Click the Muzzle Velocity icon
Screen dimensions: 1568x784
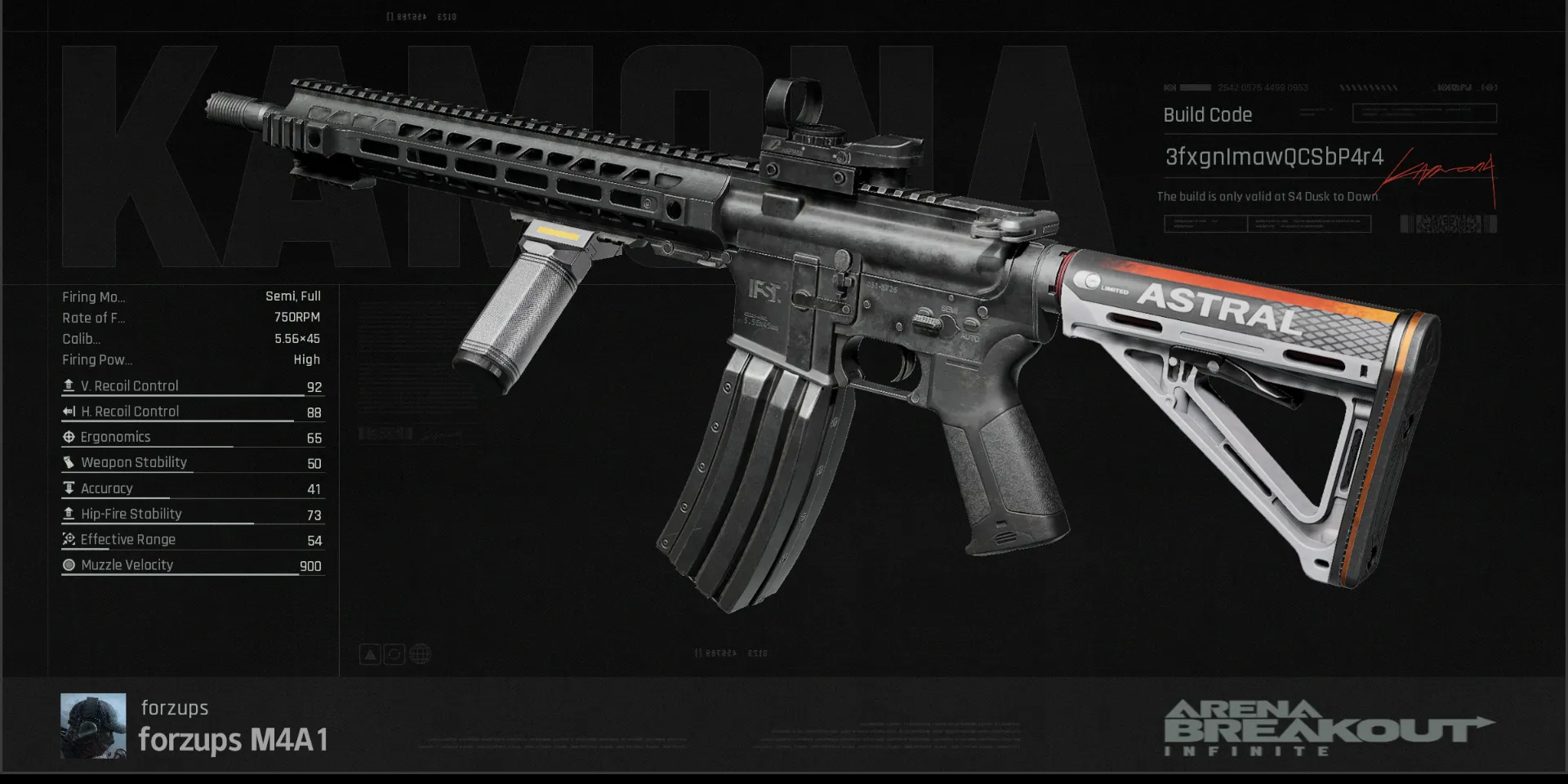pyautogui.click(x=69, y=564)
